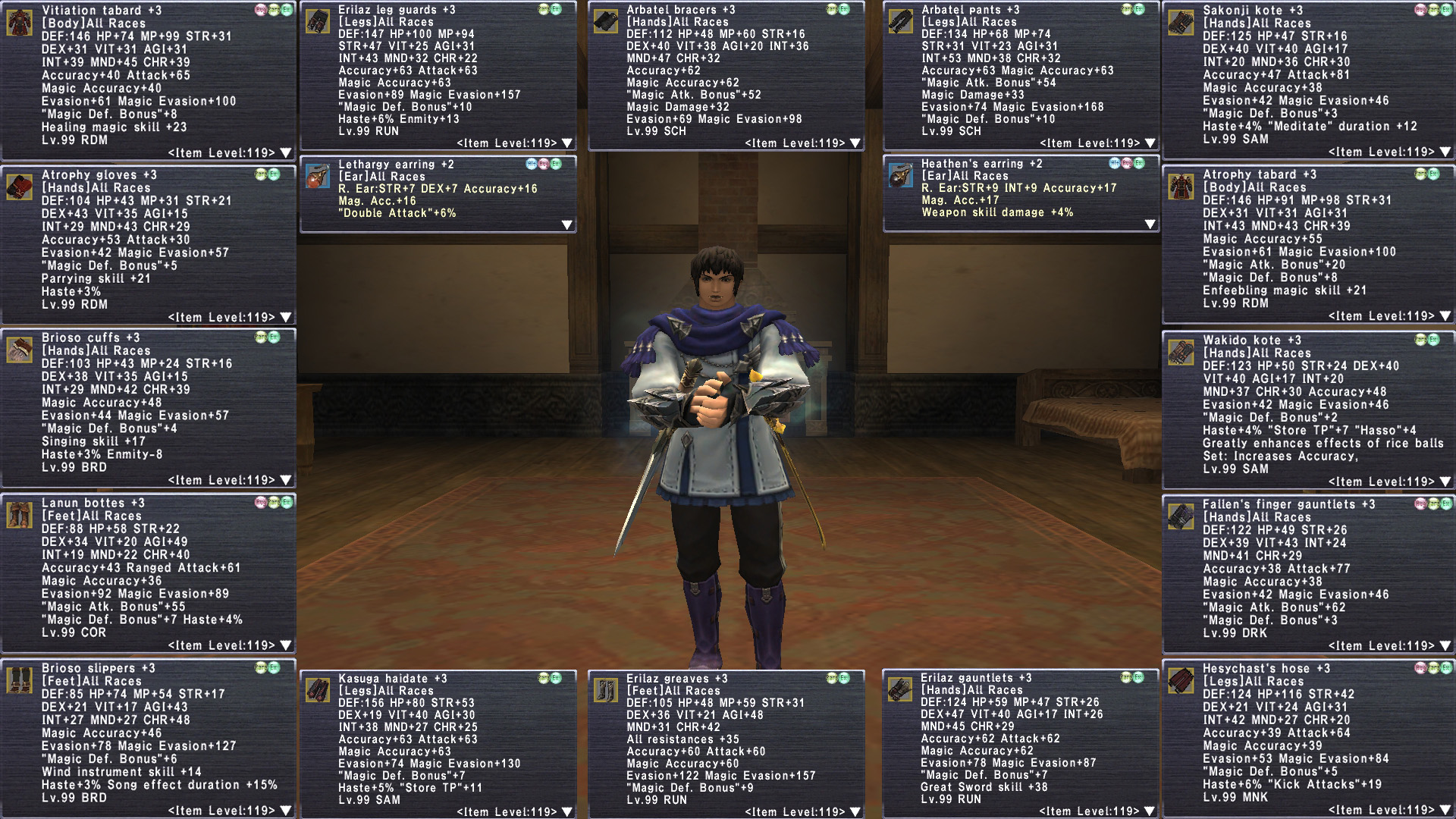Choose the Fallen's finger gauntlets +3 icon
The height and width of the screenshot is (819, 1456).
coord(1181,516)
